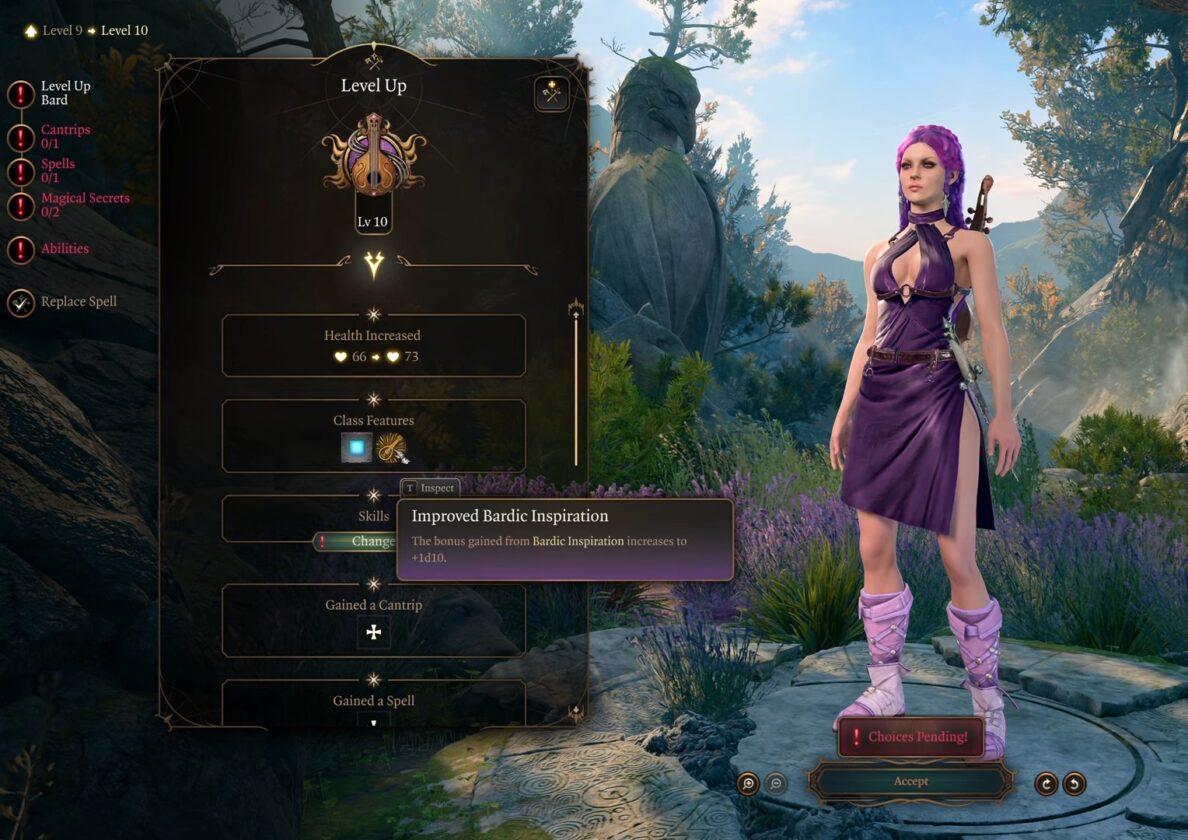Select the gained cantrip cross icon
The height and width of the screenshot is (840, 1188).
pos(374,632)
